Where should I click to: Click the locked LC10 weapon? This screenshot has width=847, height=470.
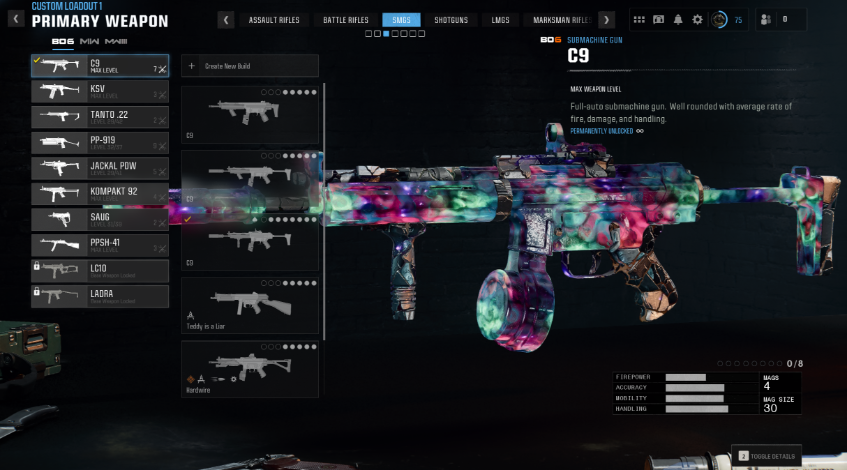[100, 270]
